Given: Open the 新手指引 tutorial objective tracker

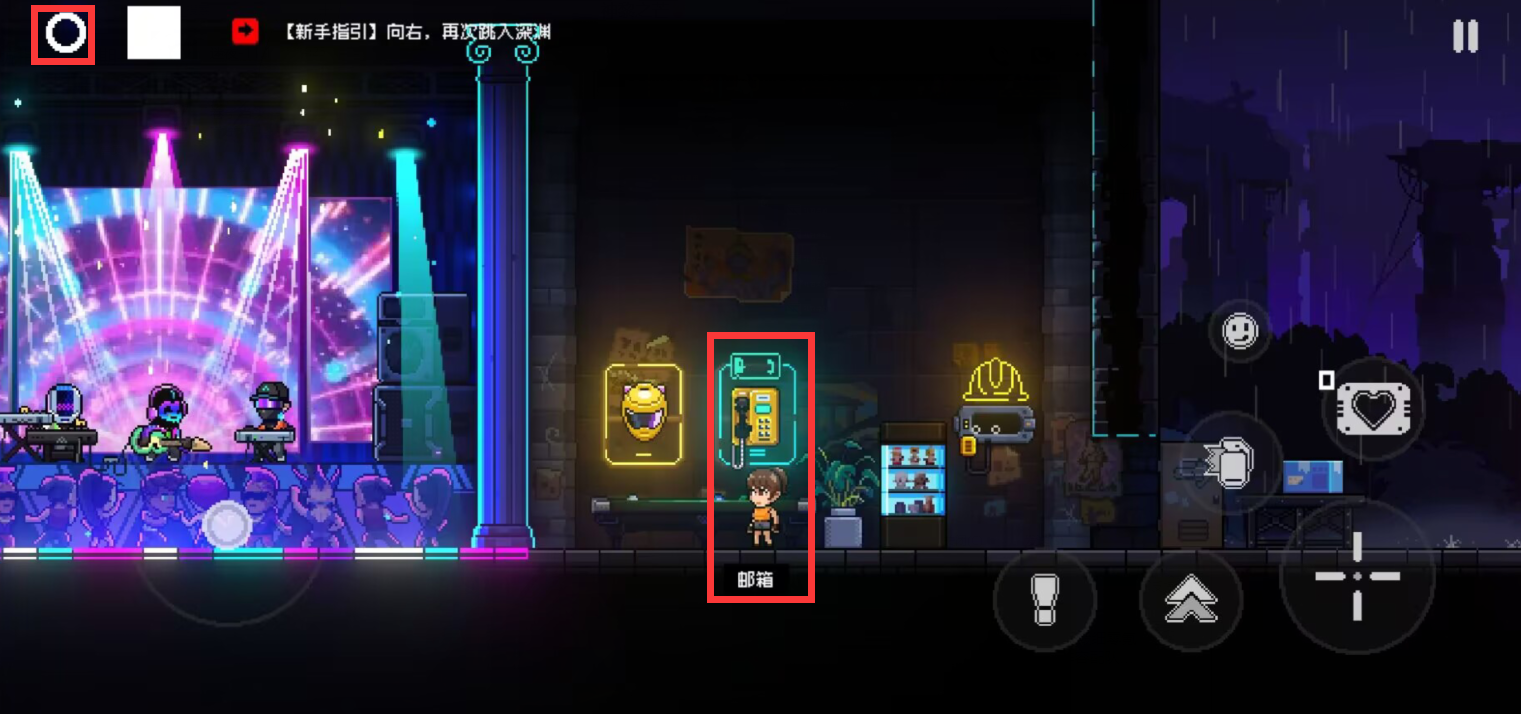Looking at the screenshot, I should (x=392, y=33).
